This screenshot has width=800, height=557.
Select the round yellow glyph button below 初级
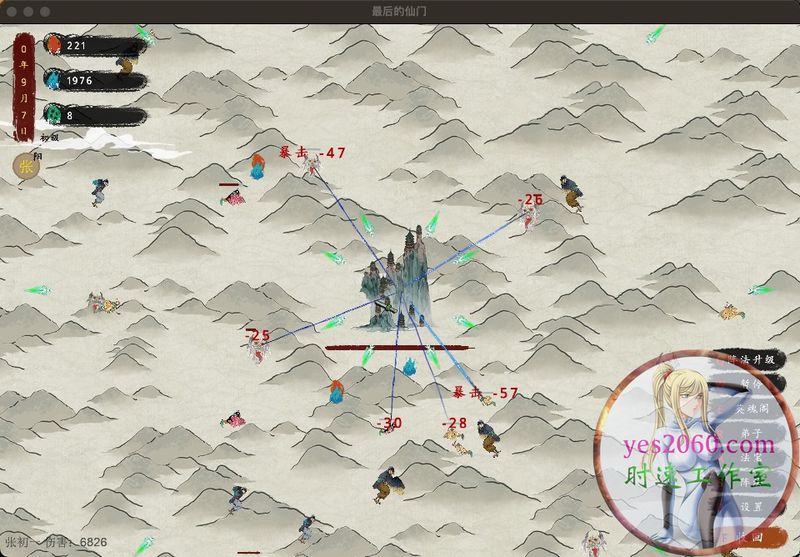[24, 165]
